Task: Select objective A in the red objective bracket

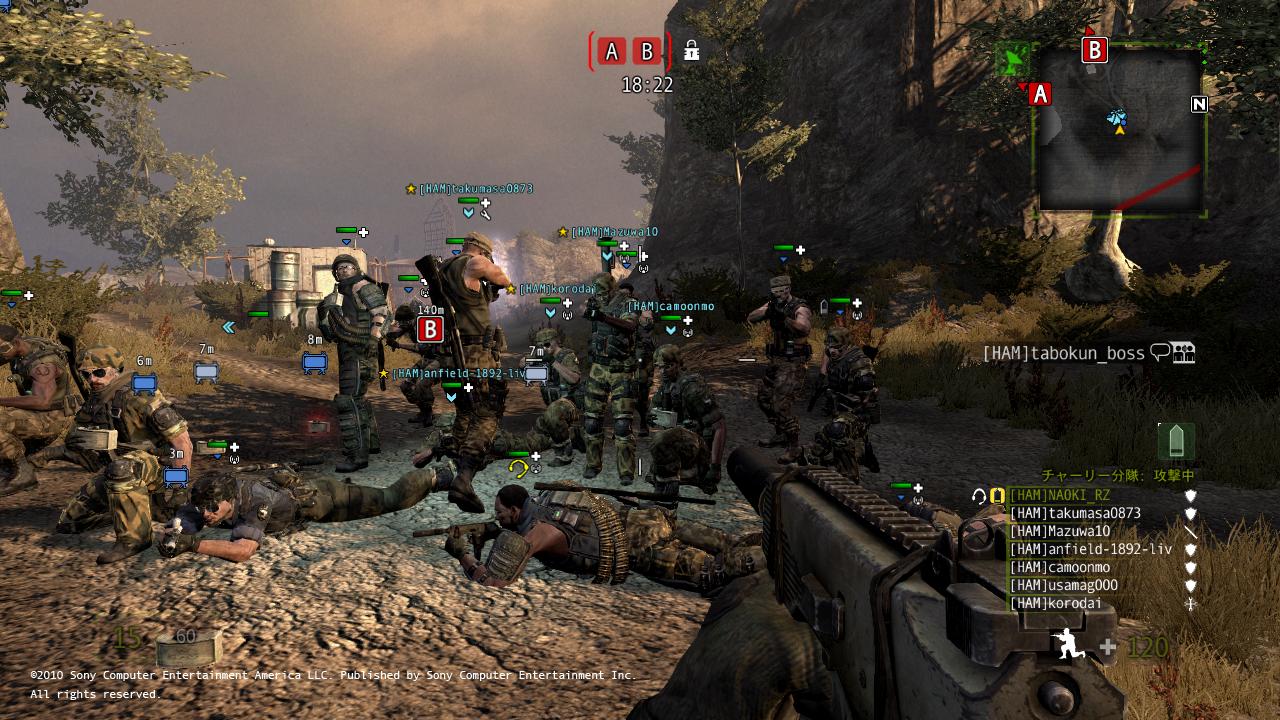Action: [612, 52]
